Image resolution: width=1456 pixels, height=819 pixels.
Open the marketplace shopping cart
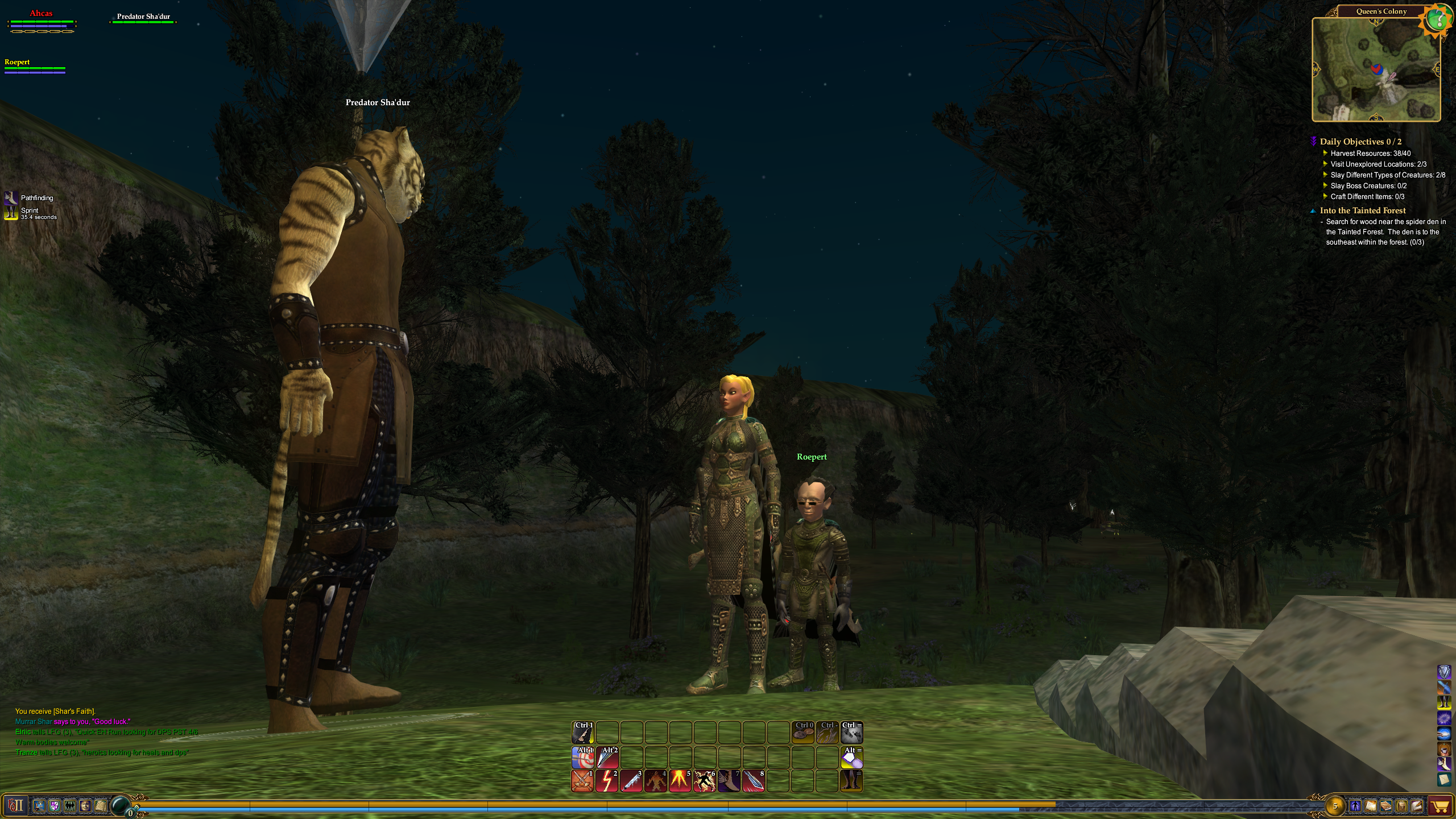(x=1440, y=806)
